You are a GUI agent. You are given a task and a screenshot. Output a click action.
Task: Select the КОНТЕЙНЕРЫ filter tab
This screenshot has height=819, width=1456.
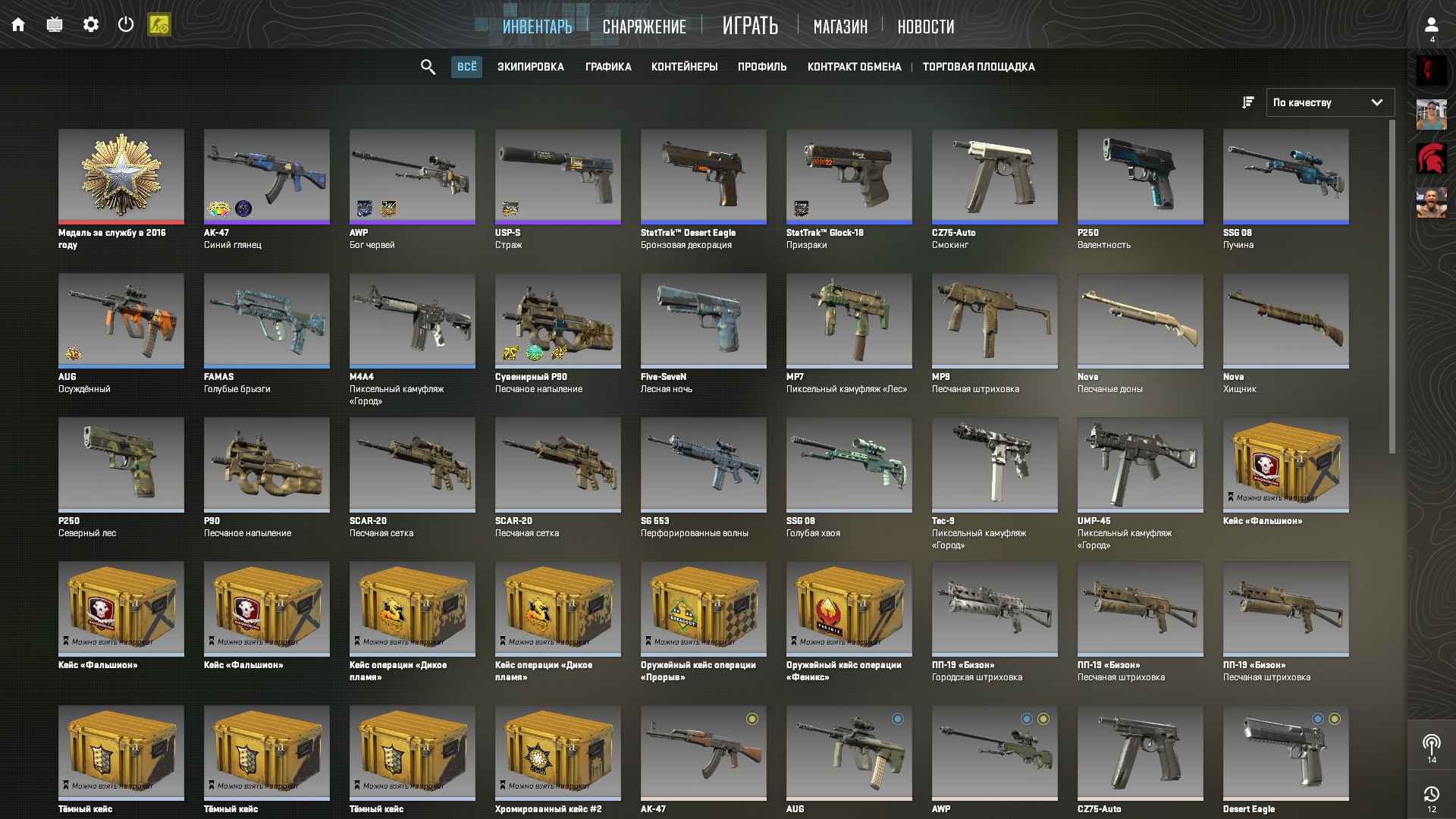[x=683, y=67]
